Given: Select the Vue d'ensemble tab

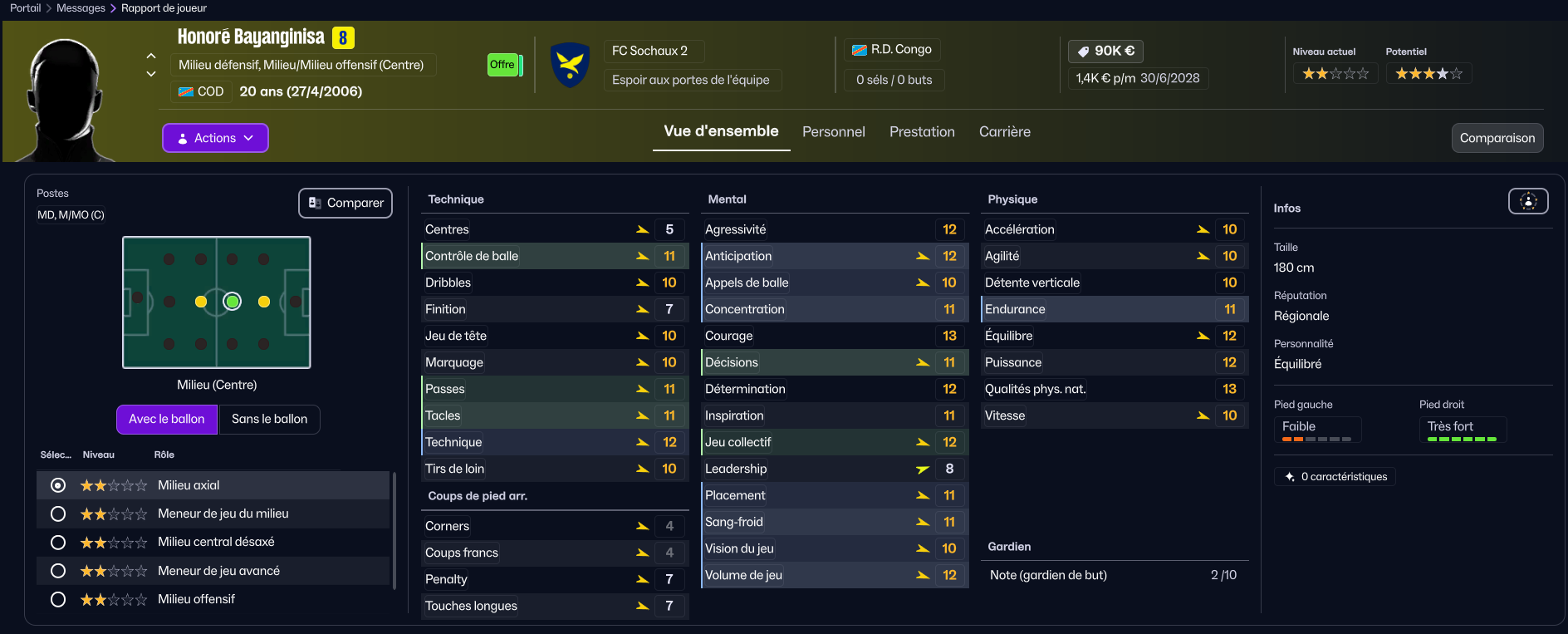Looking at the screenshot, I should (x=721, y=131).
